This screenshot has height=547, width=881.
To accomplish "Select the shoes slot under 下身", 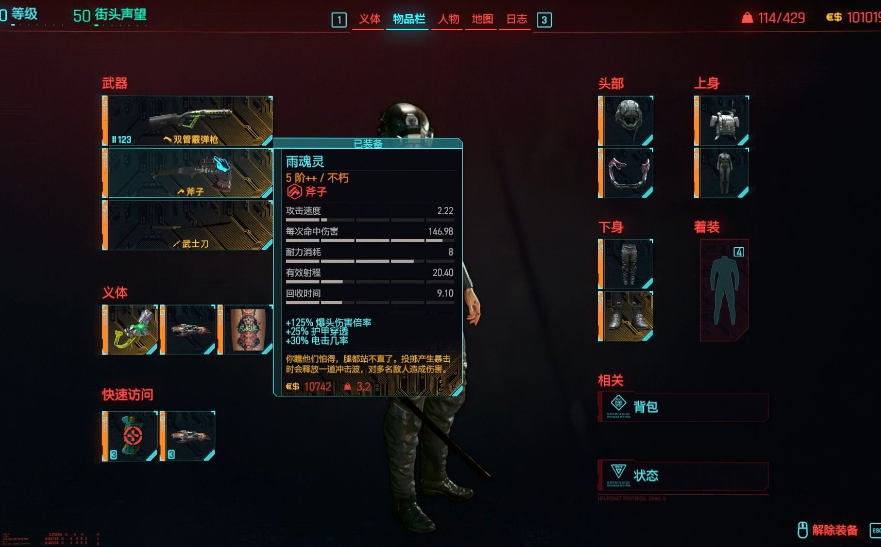I will [x=628, y=316].
